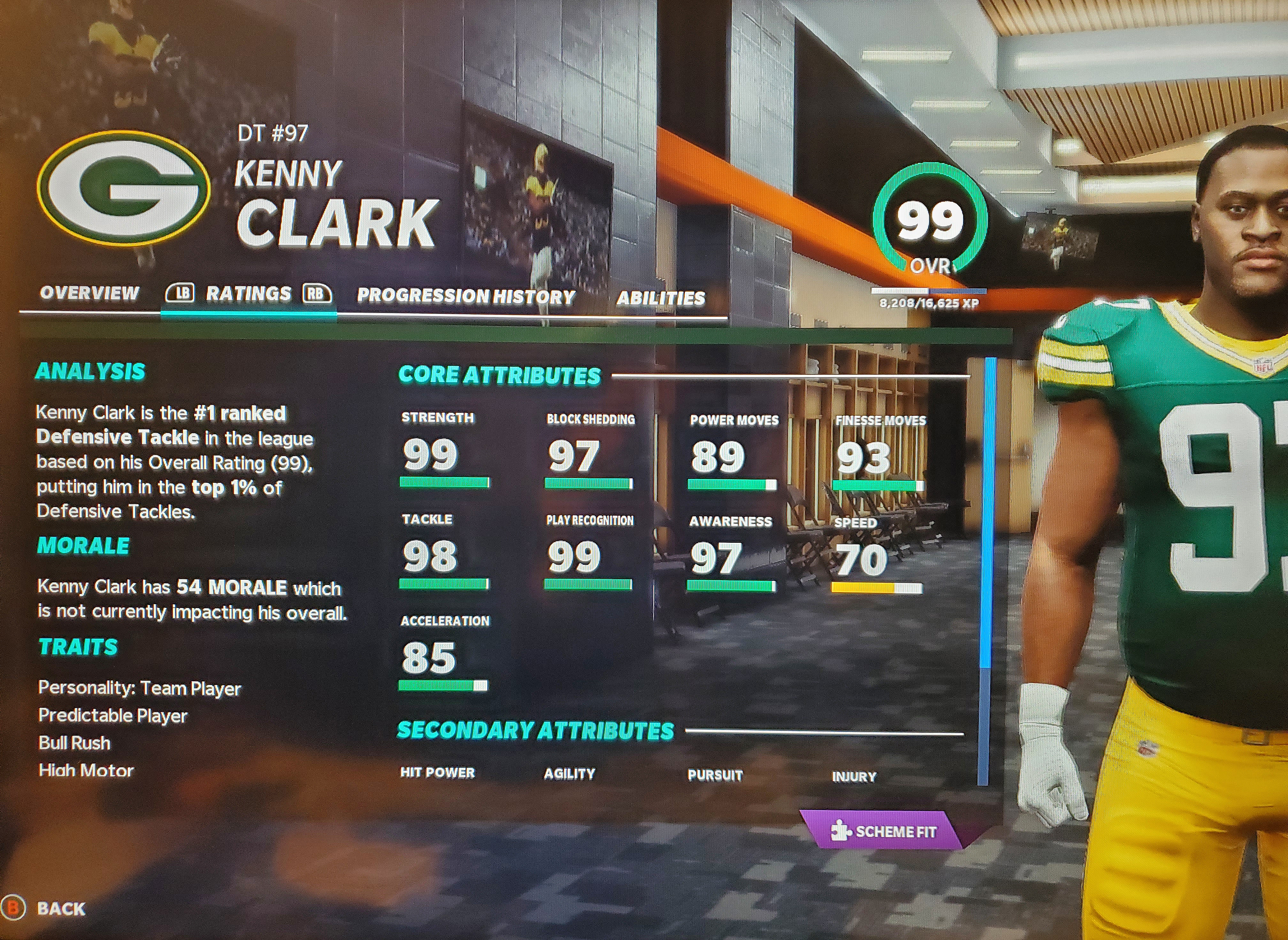
Task: Open the Scheme Fit panel
Action: coord(885,831)
